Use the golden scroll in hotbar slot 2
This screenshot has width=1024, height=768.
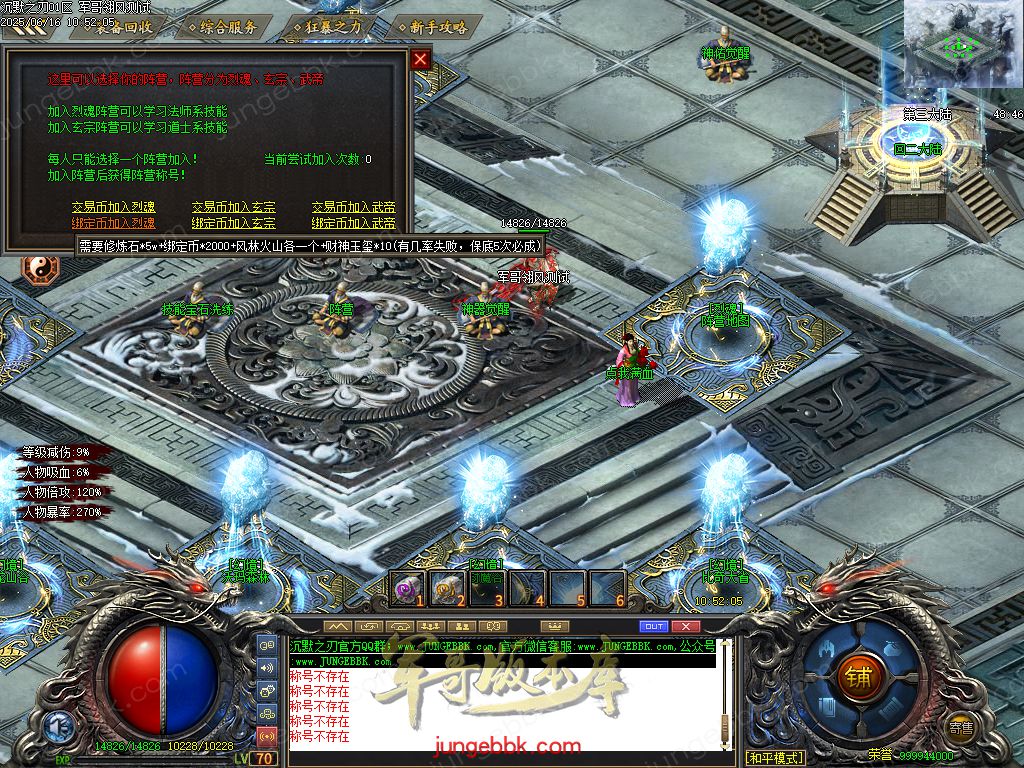click(x=446, y=588)
